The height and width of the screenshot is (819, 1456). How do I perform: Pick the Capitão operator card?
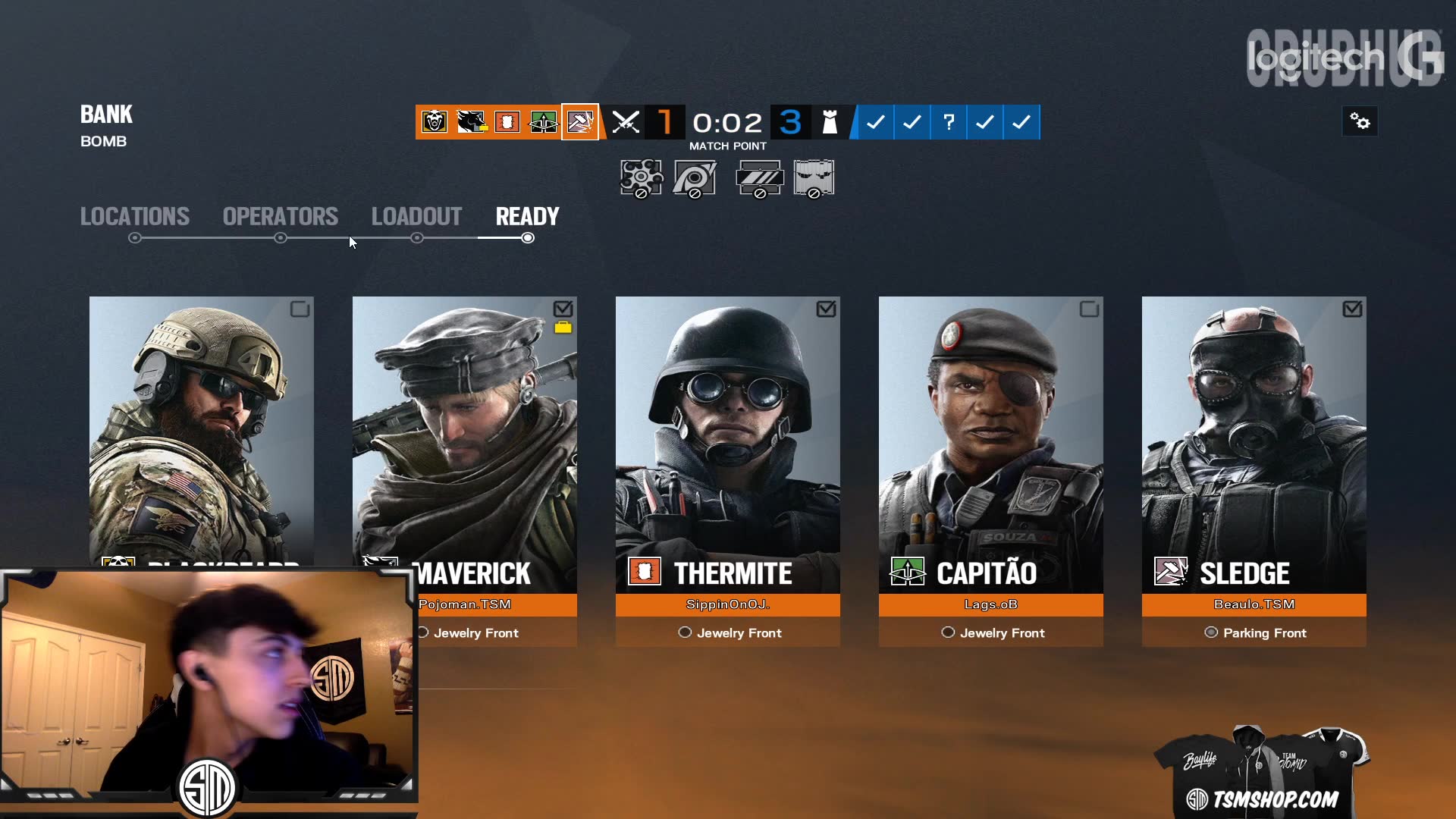pyautogui.click(x=990, y=440)
